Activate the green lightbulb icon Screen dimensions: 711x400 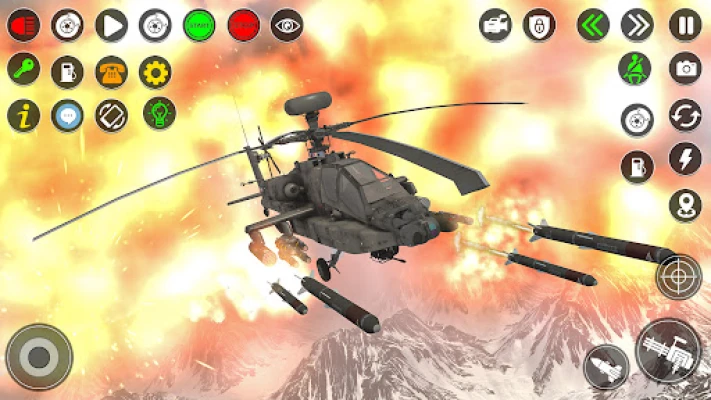click(158, 113)
